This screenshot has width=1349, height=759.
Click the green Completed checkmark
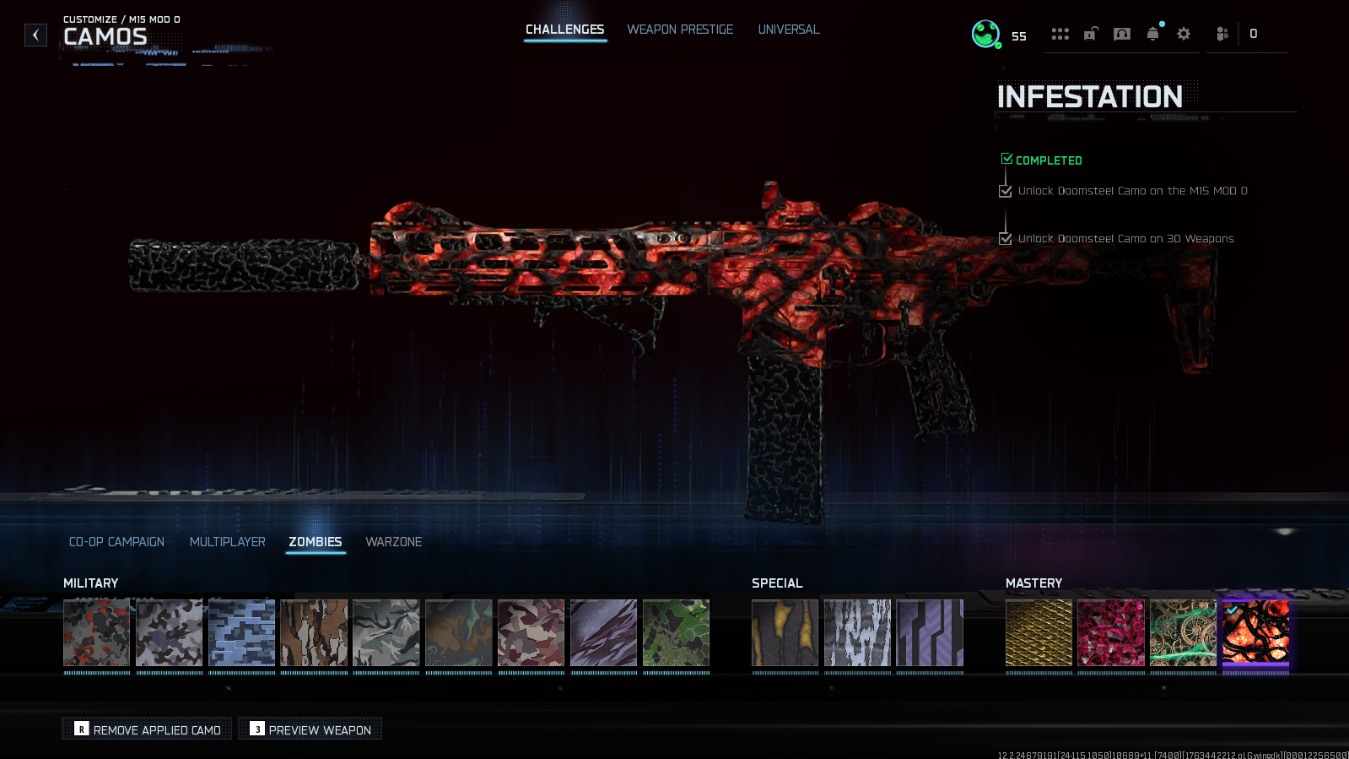pos(1006,158)
